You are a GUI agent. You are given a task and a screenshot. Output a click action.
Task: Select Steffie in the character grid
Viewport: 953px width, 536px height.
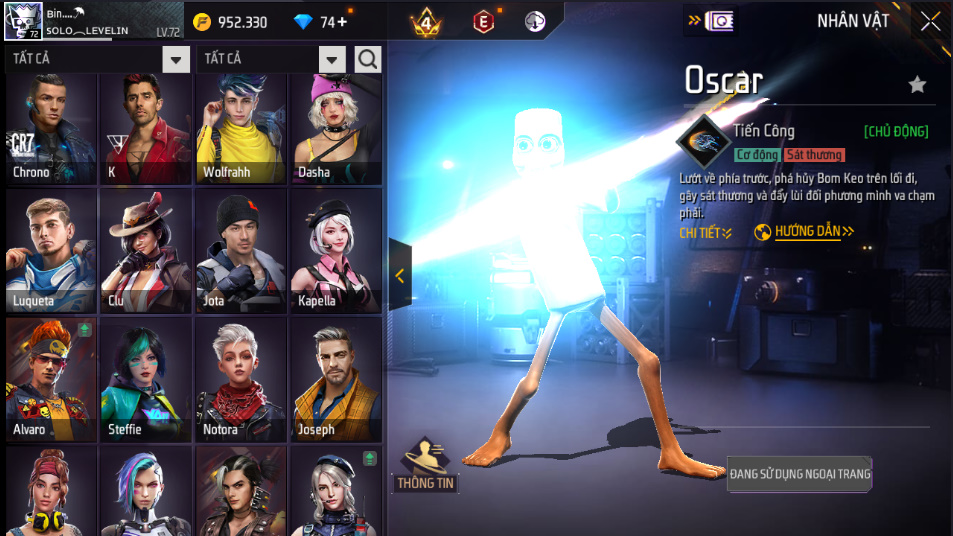pyautogui.click(x=146, y=379)
